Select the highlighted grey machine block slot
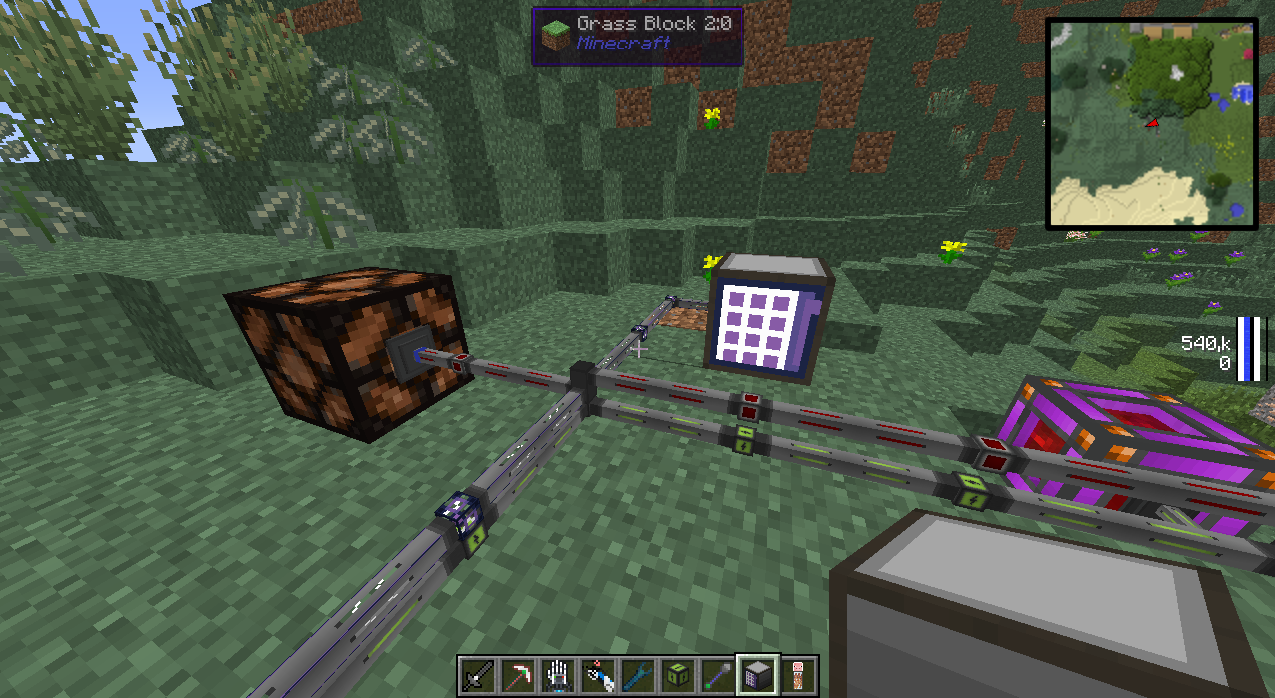 pos(758,676)
